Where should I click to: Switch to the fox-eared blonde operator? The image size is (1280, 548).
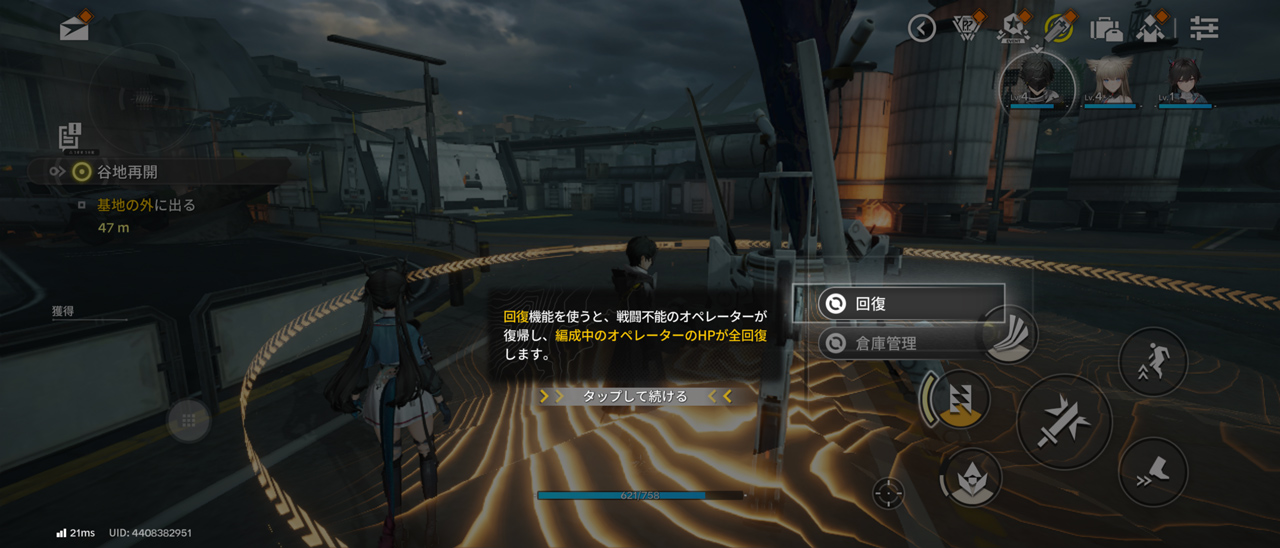pos(1110,80)
